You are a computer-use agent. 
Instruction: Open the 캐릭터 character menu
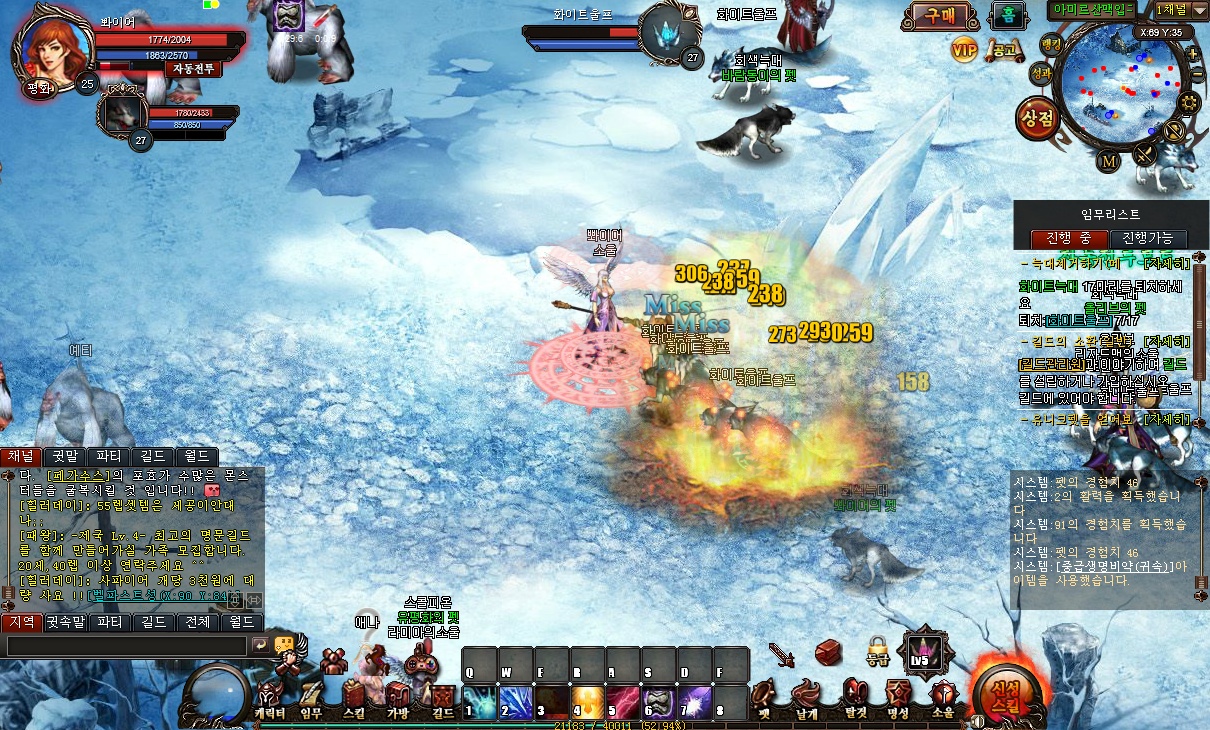pyautogui.click(x=269, y=698)
